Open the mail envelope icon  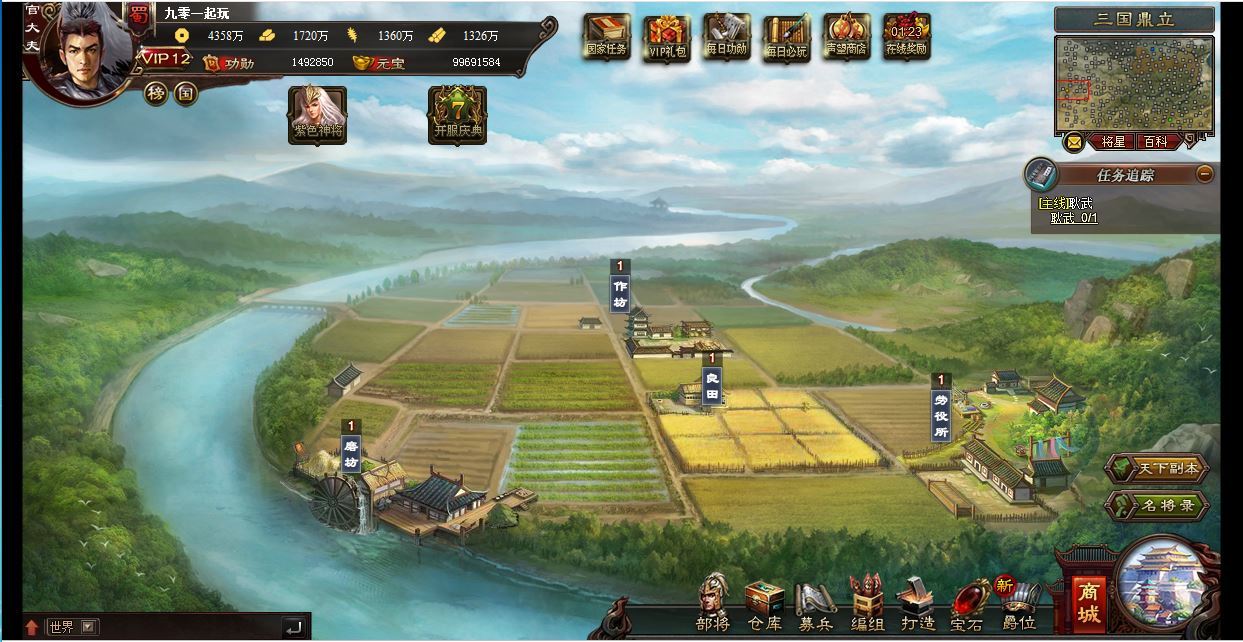(x=1073, y=142)
